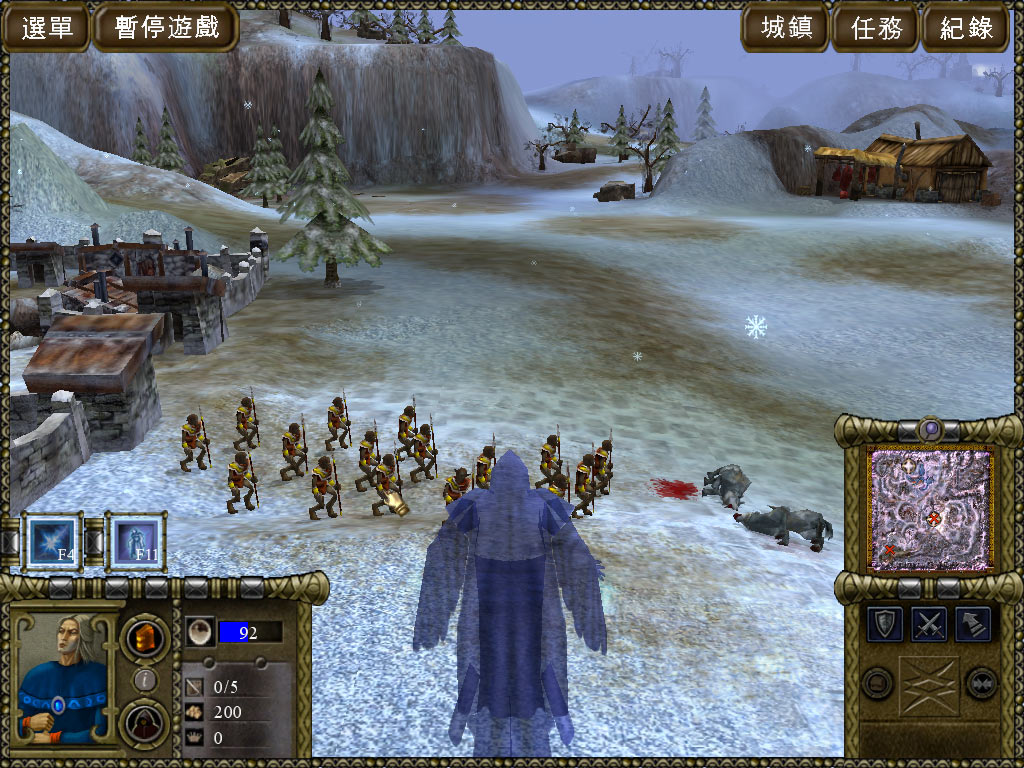Click the round button left of formation panel
The height and width of the screenshot is (768, 1024).
pos(877,683)
